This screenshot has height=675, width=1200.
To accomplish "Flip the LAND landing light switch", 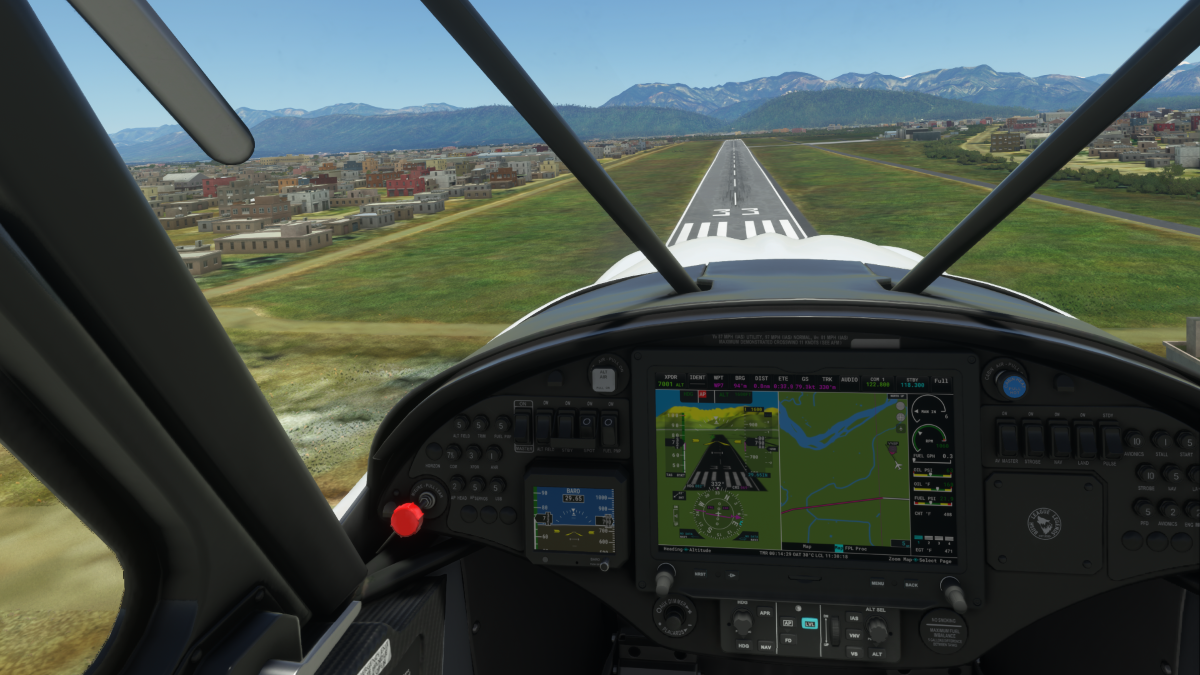I will point(1084,440).
